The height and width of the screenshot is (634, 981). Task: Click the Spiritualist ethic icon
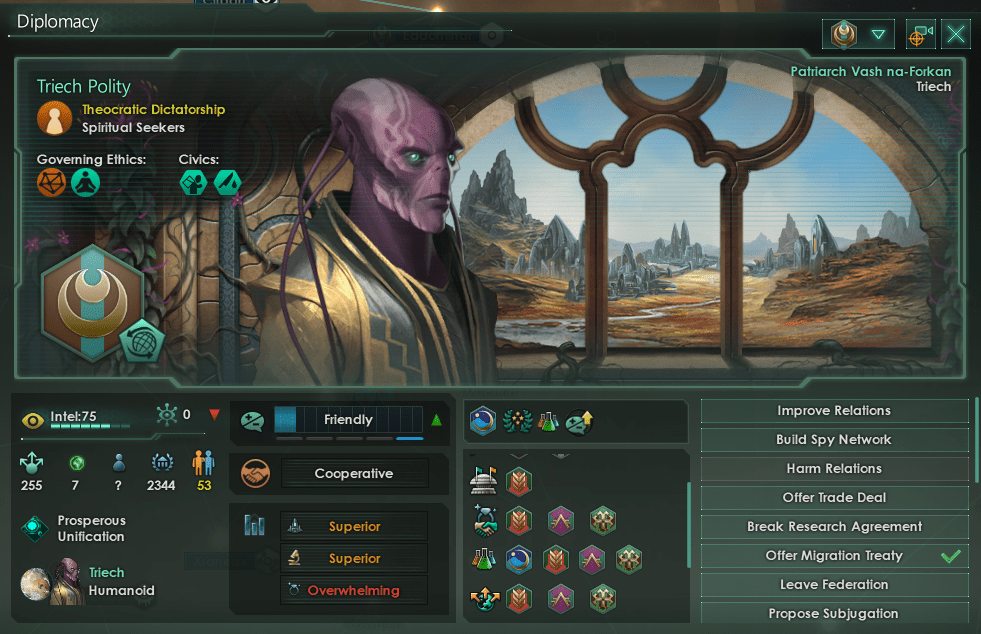pyautogui.click(x=86, y=182)
